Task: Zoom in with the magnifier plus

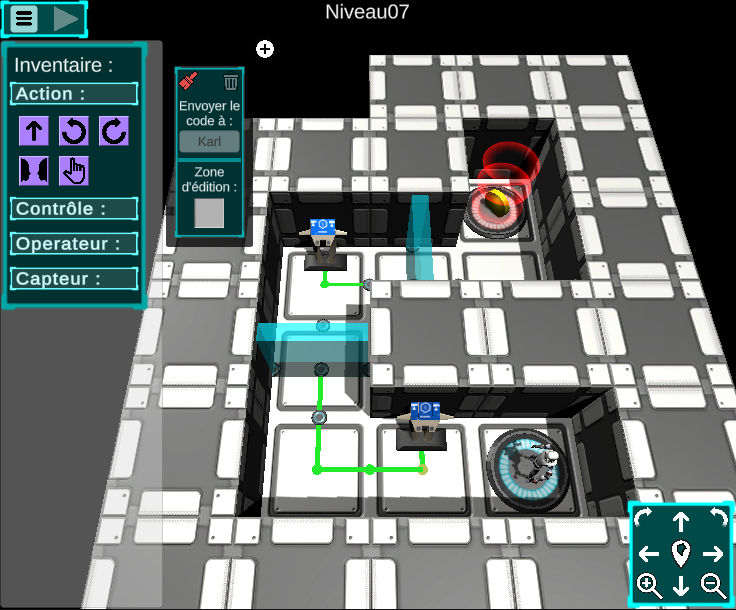Action: pyautogui.click(x=649, y=586)
